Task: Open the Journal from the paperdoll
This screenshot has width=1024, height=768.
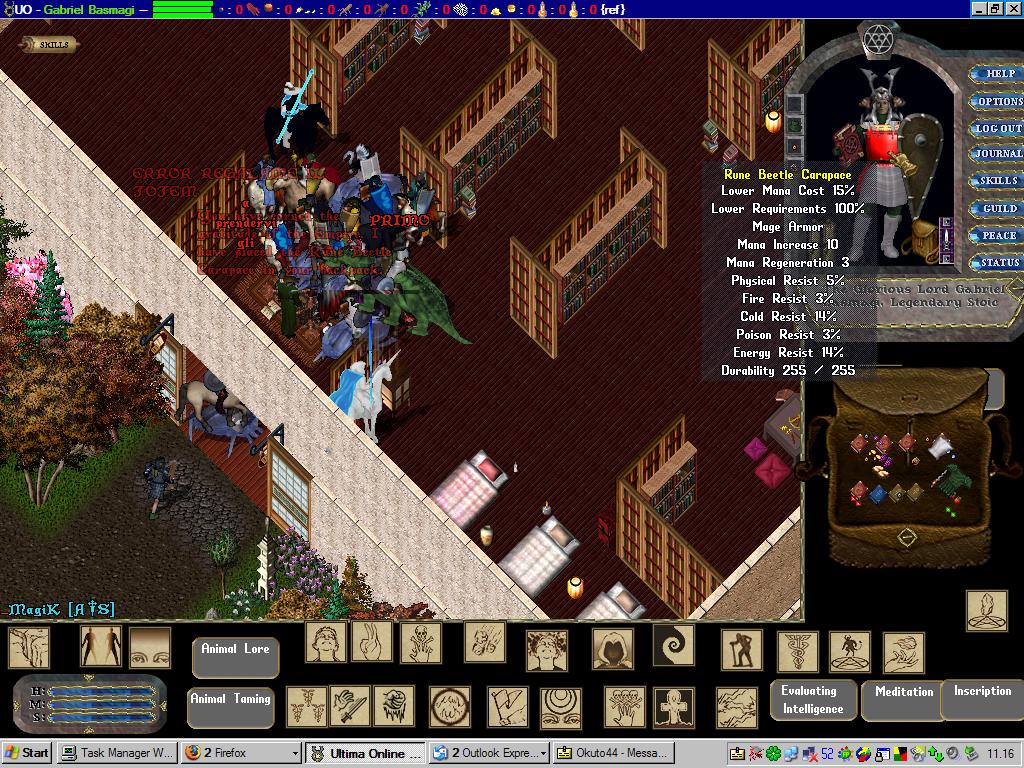Action: (x=997, y=154)
